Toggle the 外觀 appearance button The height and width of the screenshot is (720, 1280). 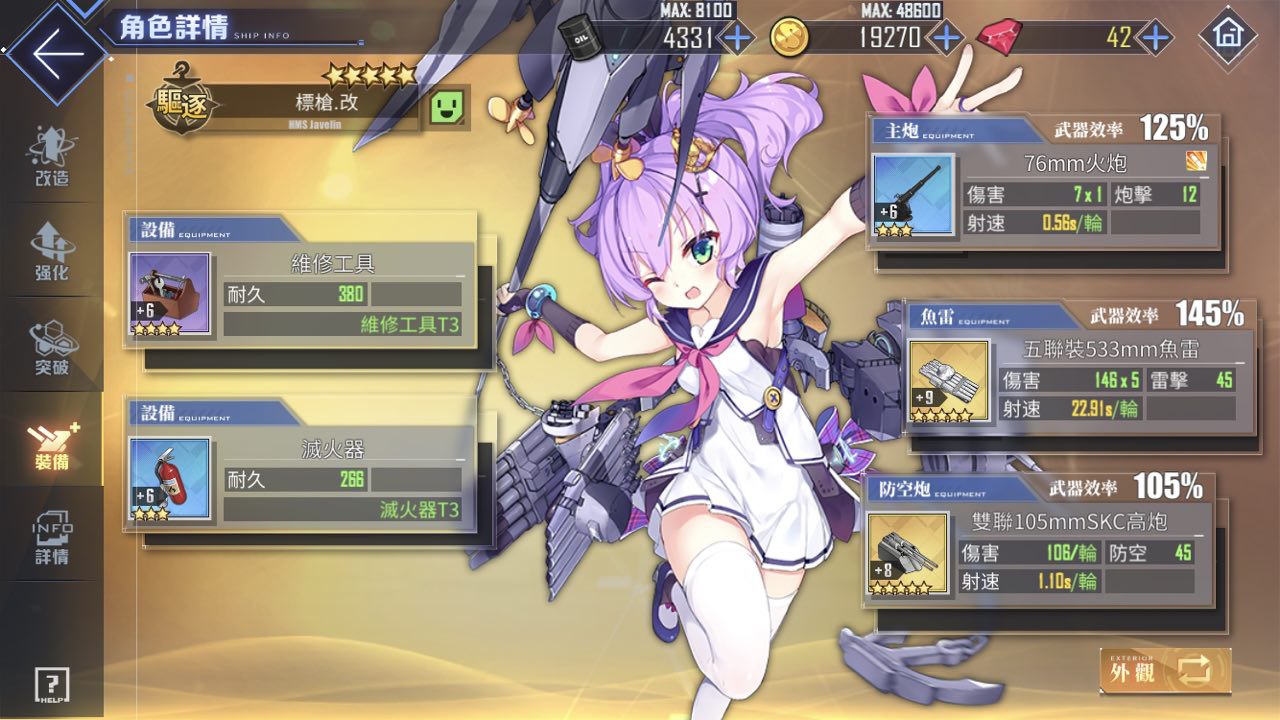coord(1166,670)
